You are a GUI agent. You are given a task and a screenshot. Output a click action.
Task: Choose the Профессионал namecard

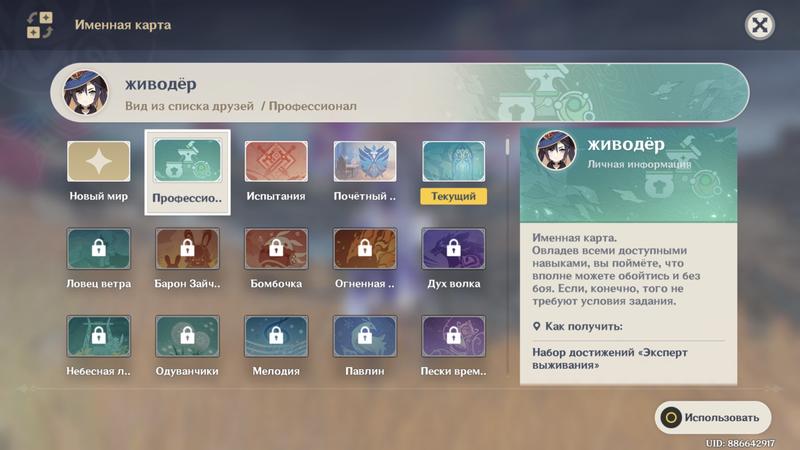[x=187, y=161]
